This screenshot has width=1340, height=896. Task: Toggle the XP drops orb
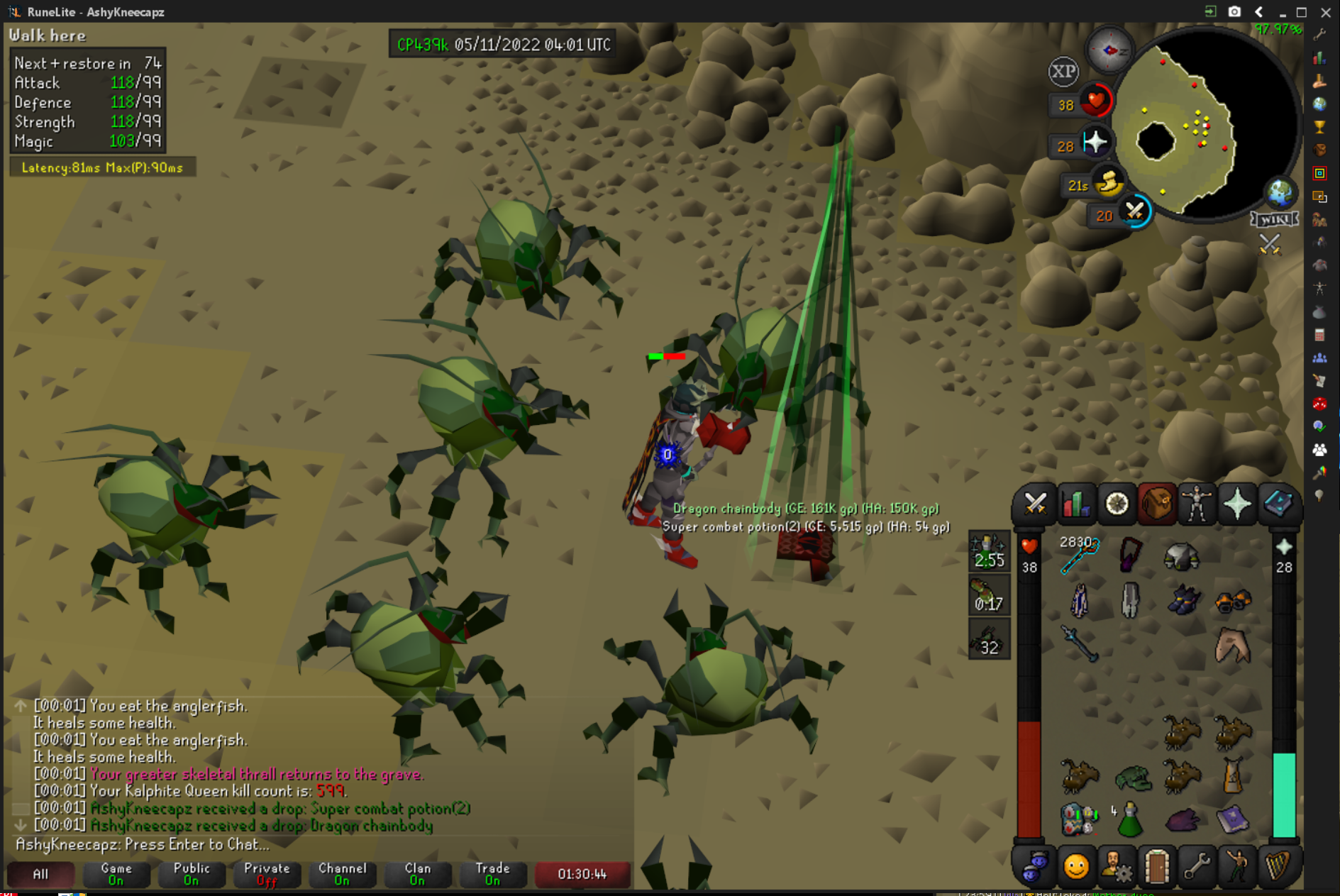coord(1063,72)
